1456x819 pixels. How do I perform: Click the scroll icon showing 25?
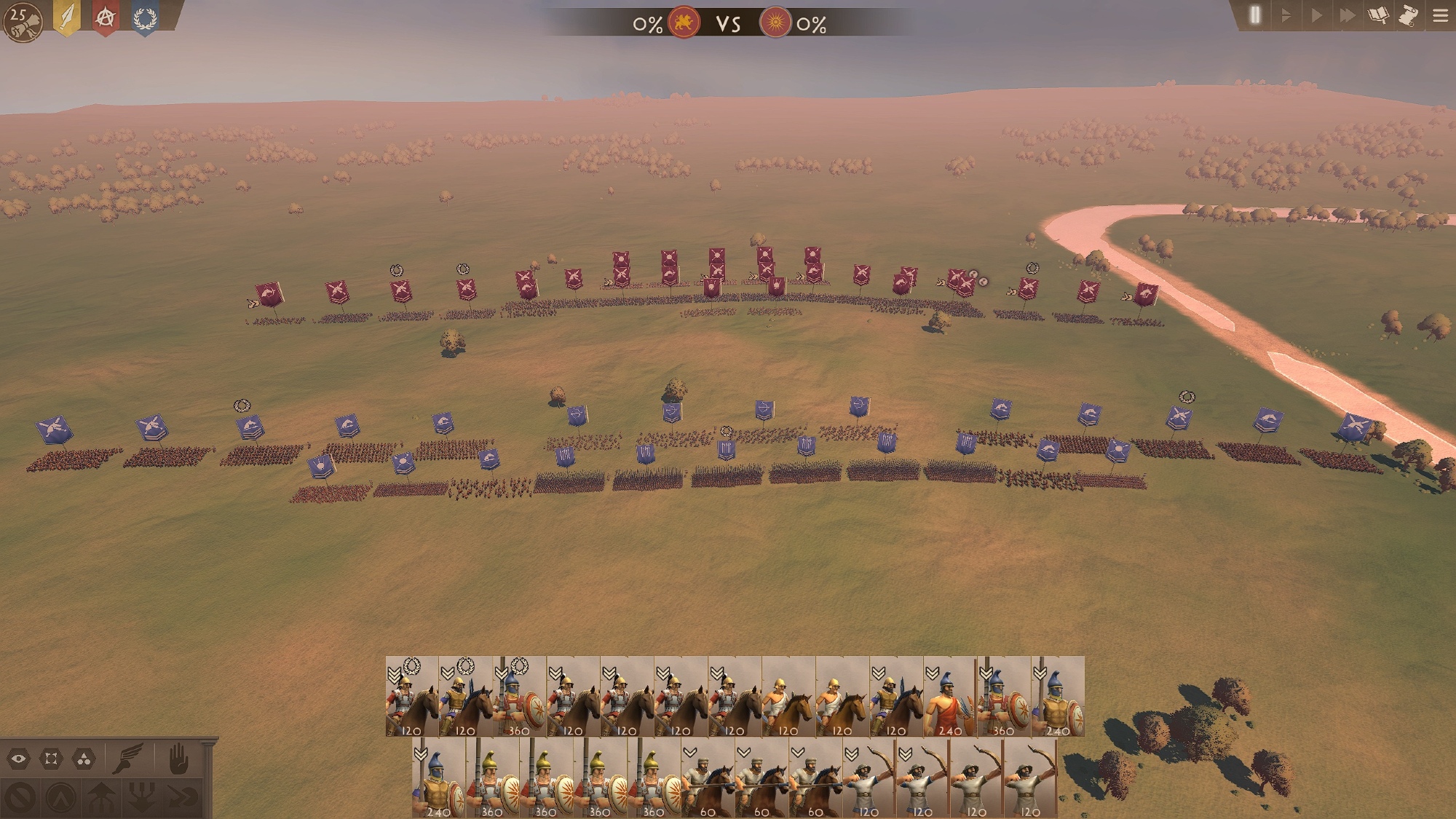[22, 21]
